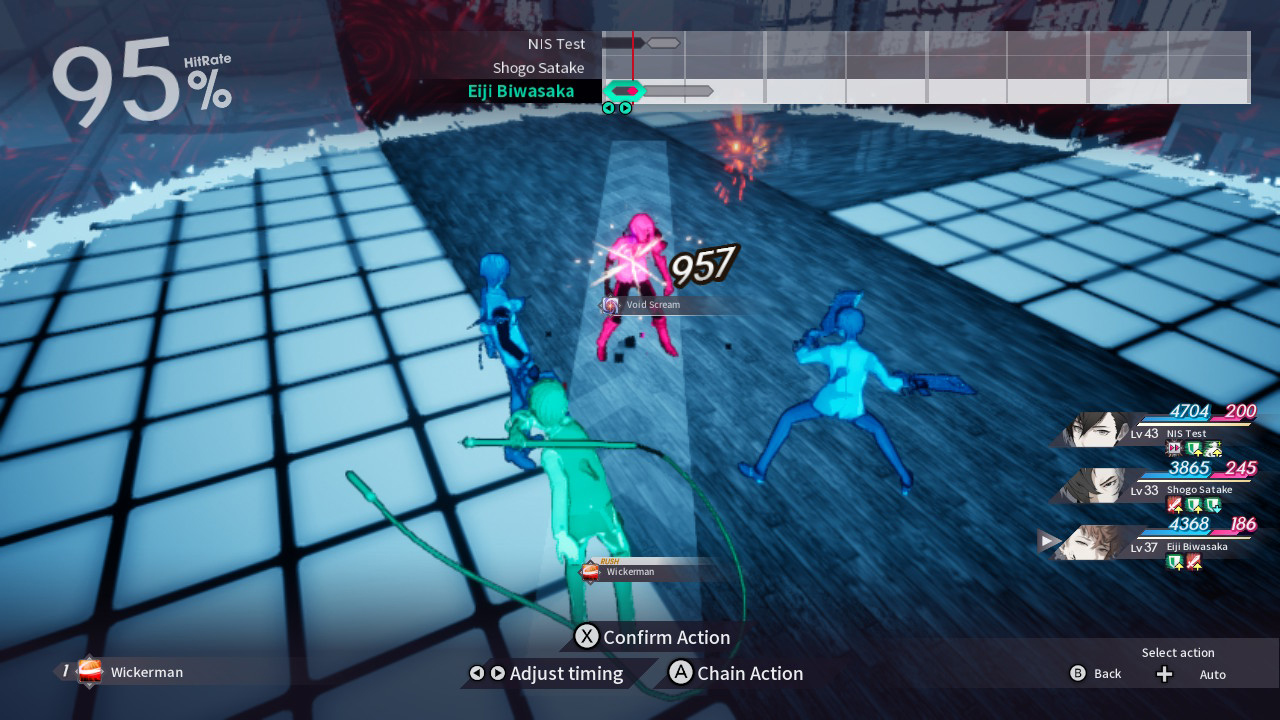Click the defense-up shield buff on NIS Test
The width and height of the screenshot is (1280, 720).
tap(1190, 448)
